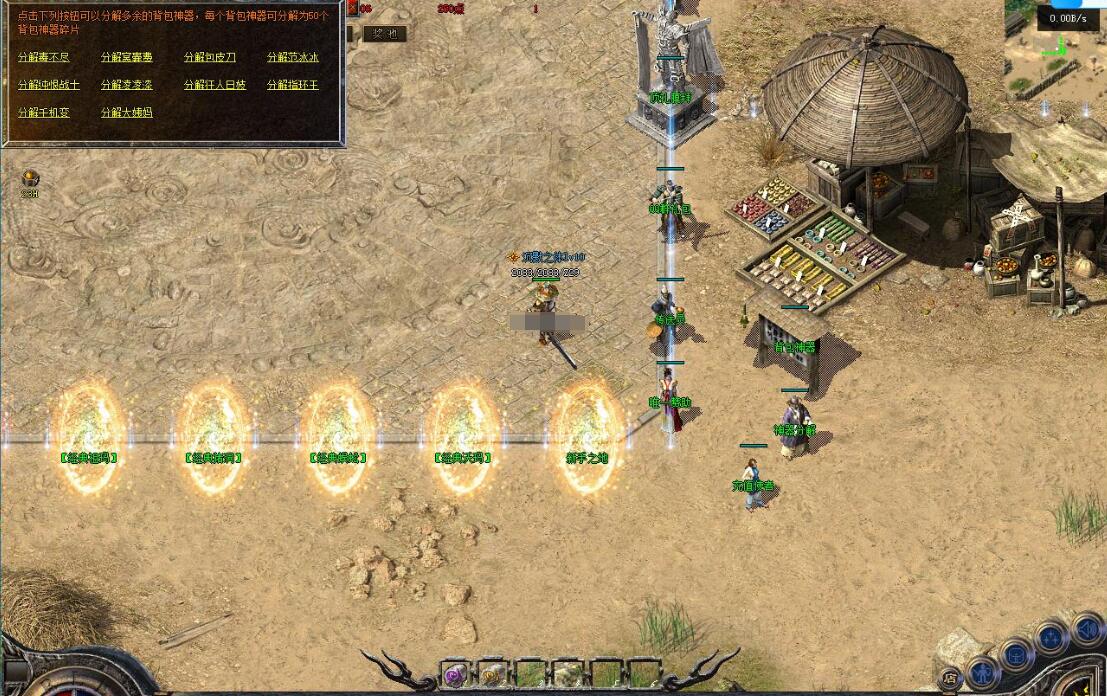Choose 分解狂人日妓 in the panel
Screen dimensions: 1107x696
[215, 86]
